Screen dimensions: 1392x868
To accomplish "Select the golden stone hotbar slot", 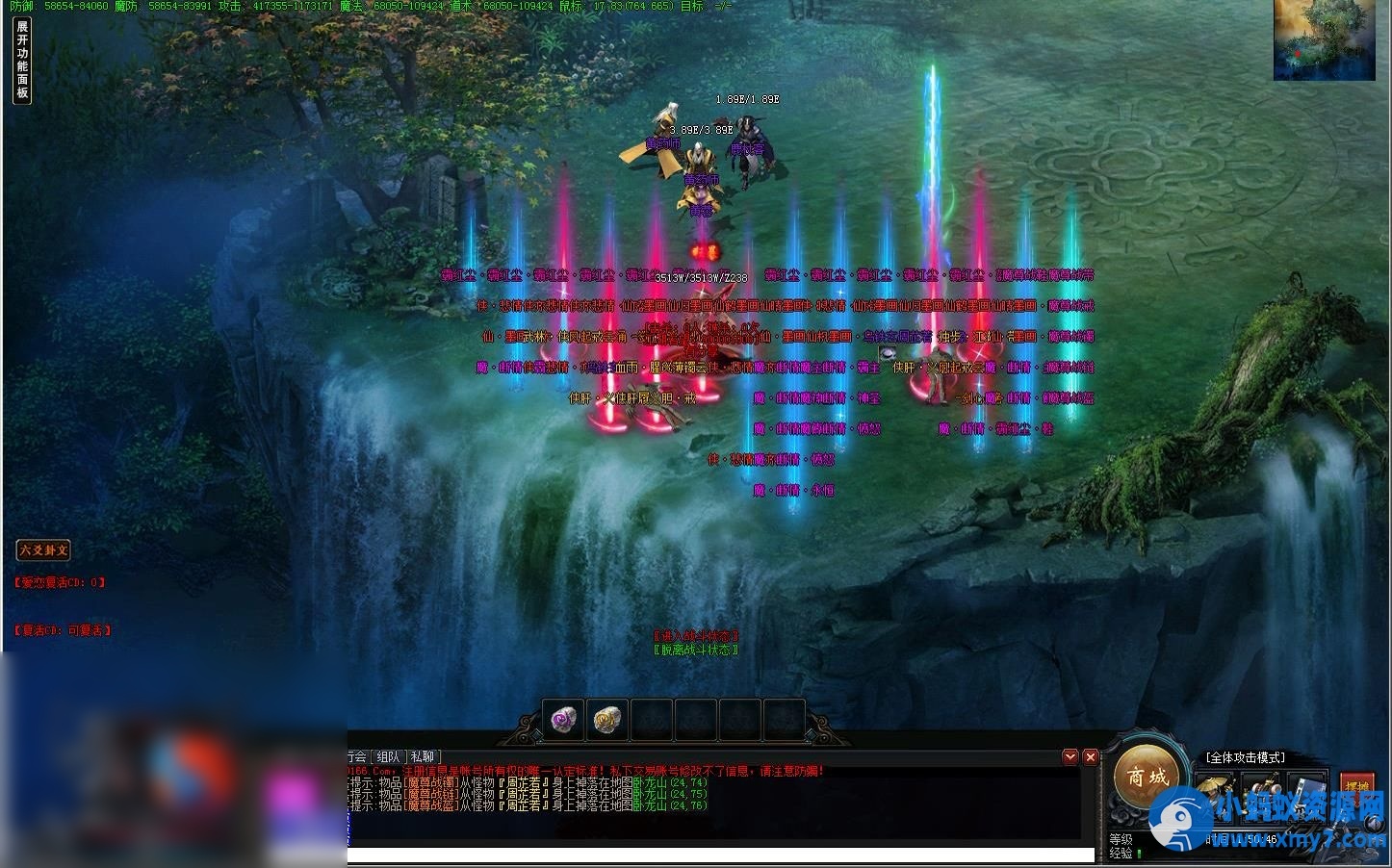I will click(606, 719).
